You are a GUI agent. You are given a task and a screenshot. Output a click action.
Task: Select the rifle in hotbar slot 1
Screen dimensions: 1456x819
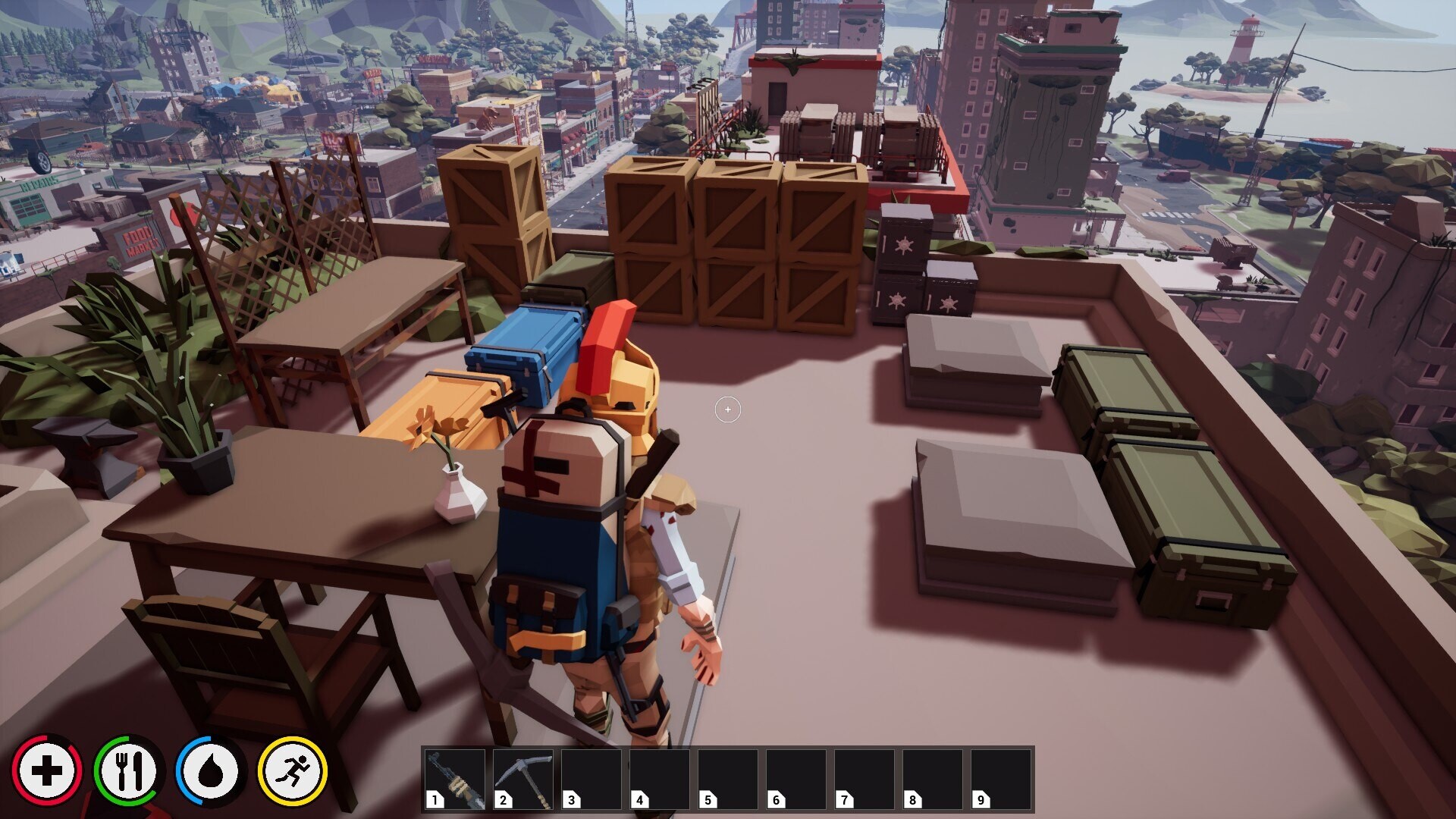click(455, 780)
